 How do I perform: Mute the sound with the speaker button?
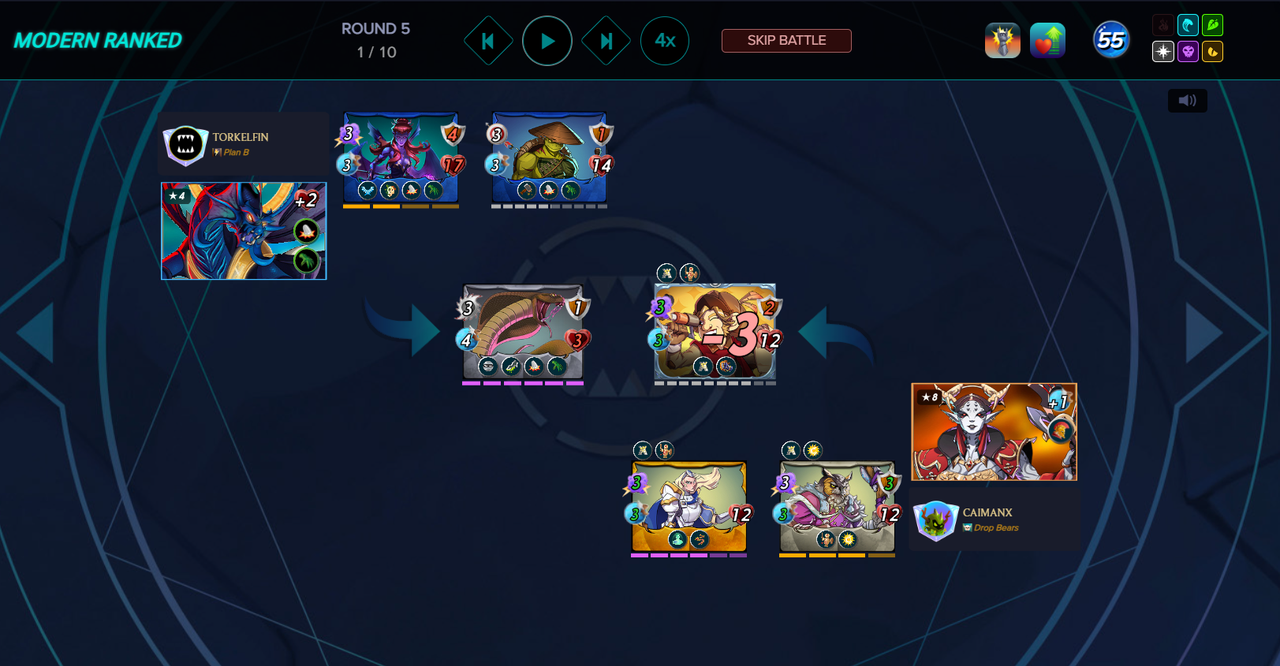click(x=1187, y=101)
